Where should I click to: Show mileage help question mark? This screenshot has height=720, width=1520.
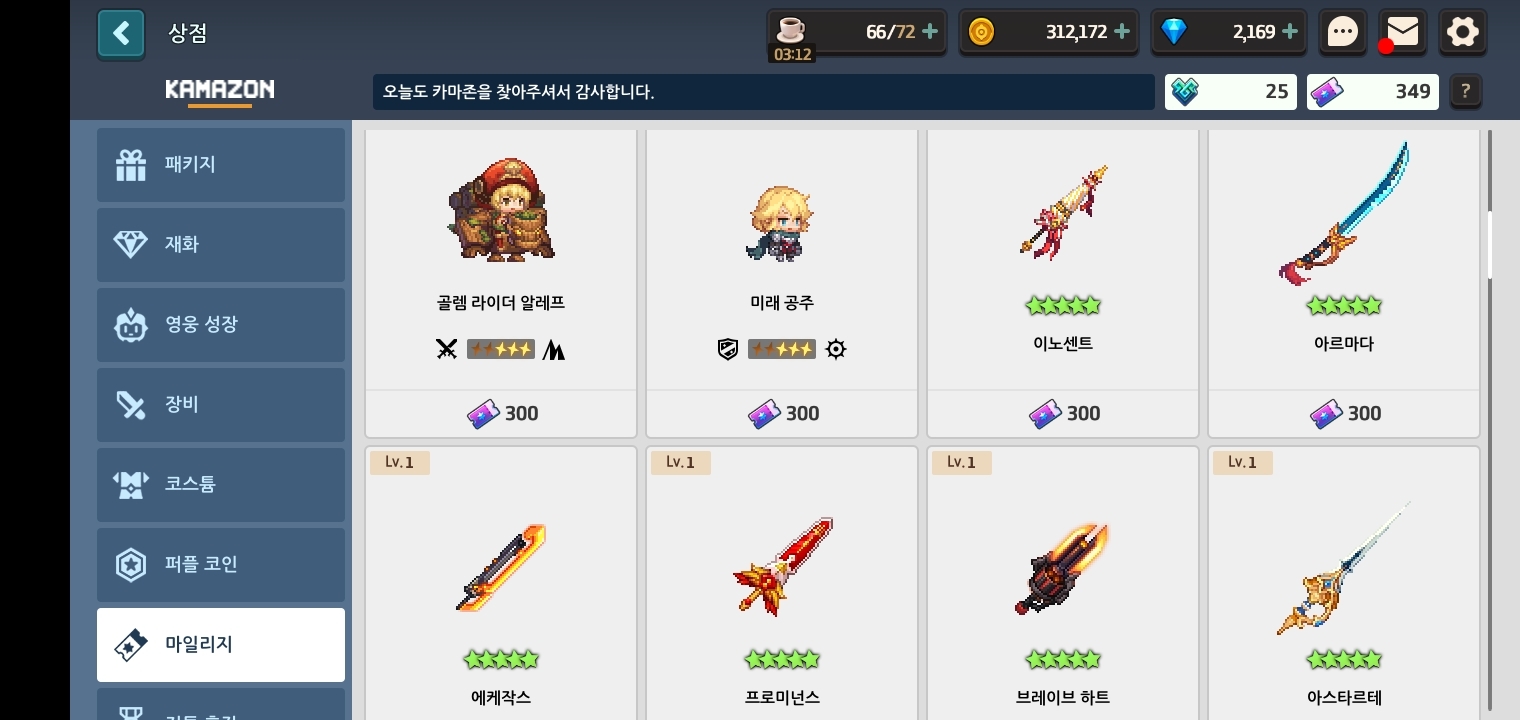click(1465, 91)
